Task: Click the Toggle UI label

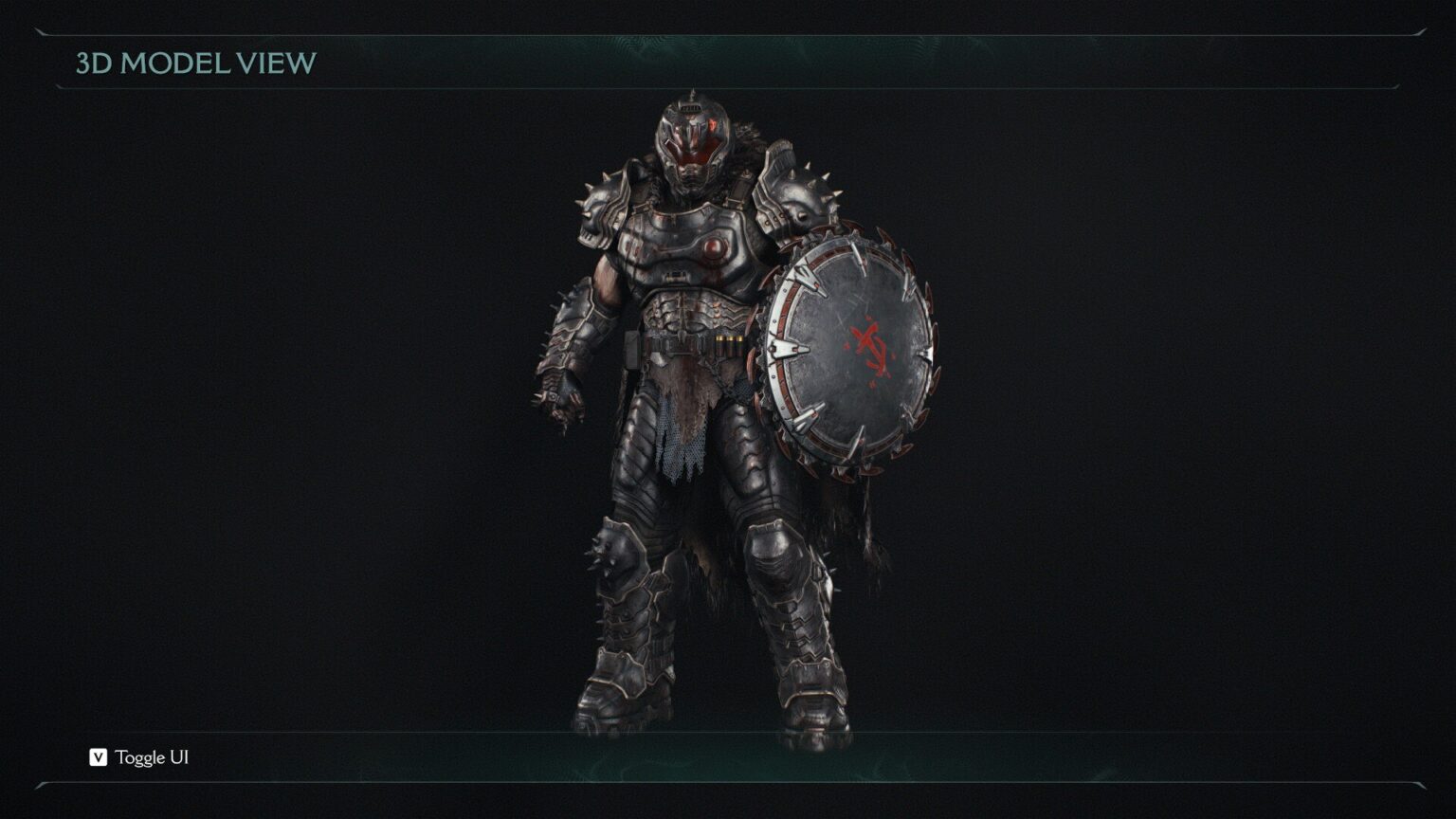Action: click(152, 758)
